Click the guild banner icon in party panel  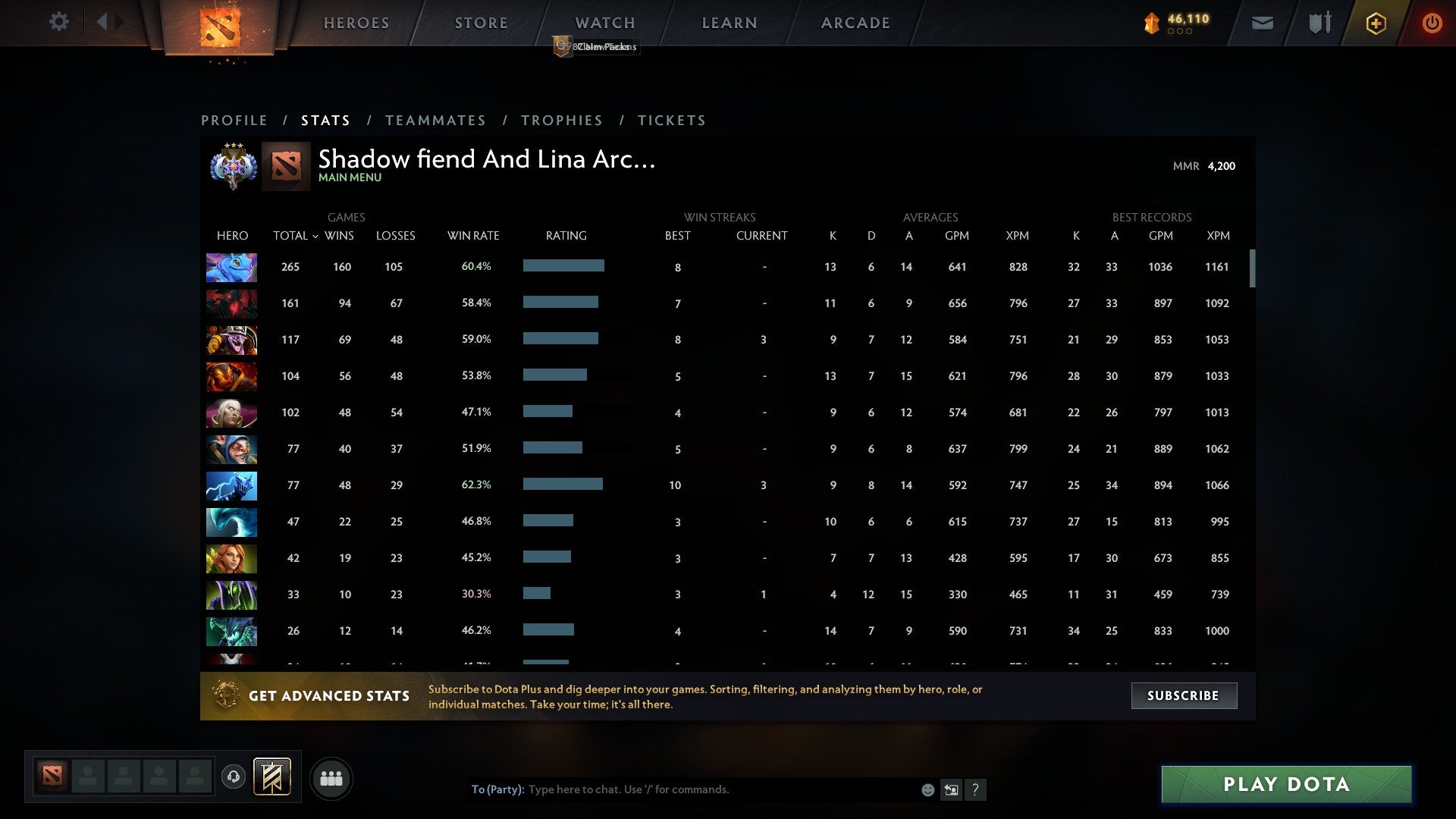272,778
